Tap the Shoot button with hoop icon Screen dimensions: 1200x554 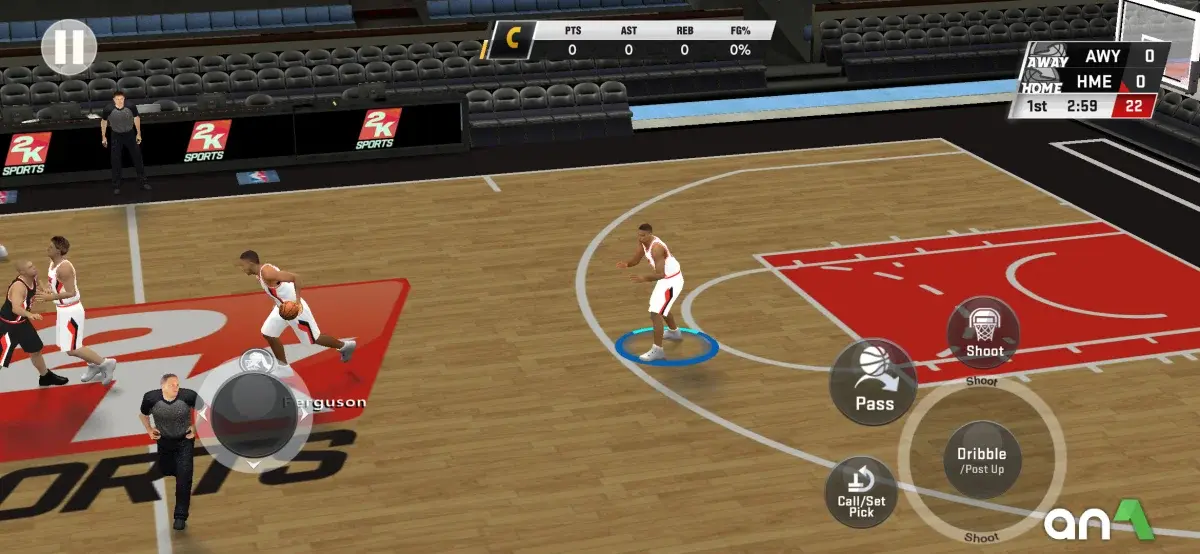(984, 333)
